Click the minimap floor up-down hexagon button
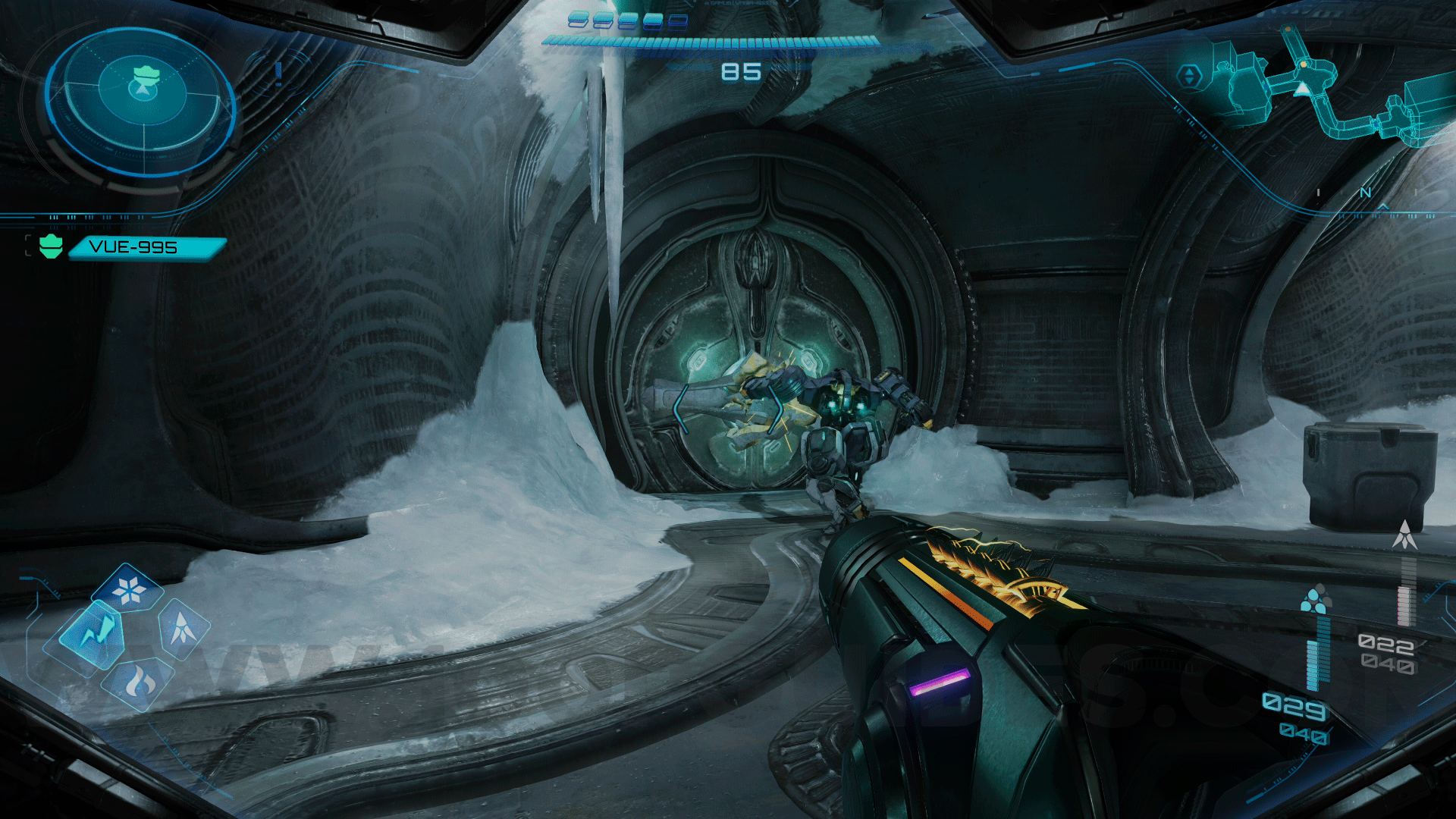Screen dimensions: 1456x819 (x=1189, y=76)
